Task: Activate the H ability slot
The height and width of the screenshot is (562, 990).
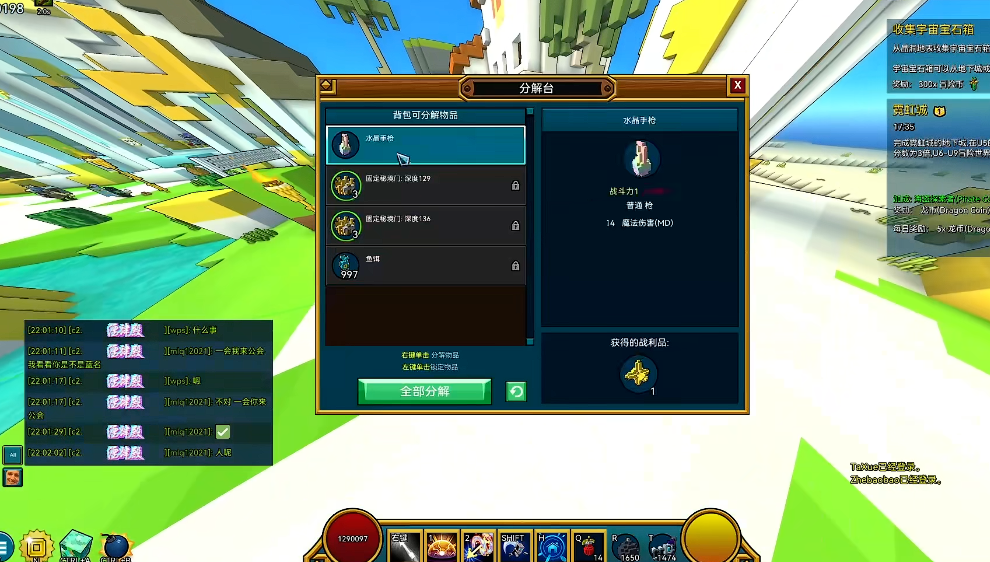Action: click(551, 545)
